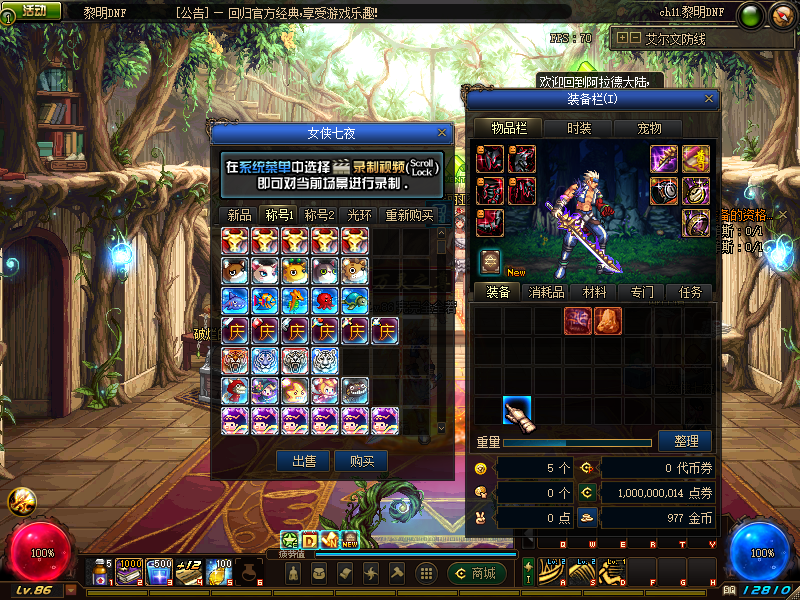Select the 光环 shop tab
The image size is (800, 600).
[359, 215]
